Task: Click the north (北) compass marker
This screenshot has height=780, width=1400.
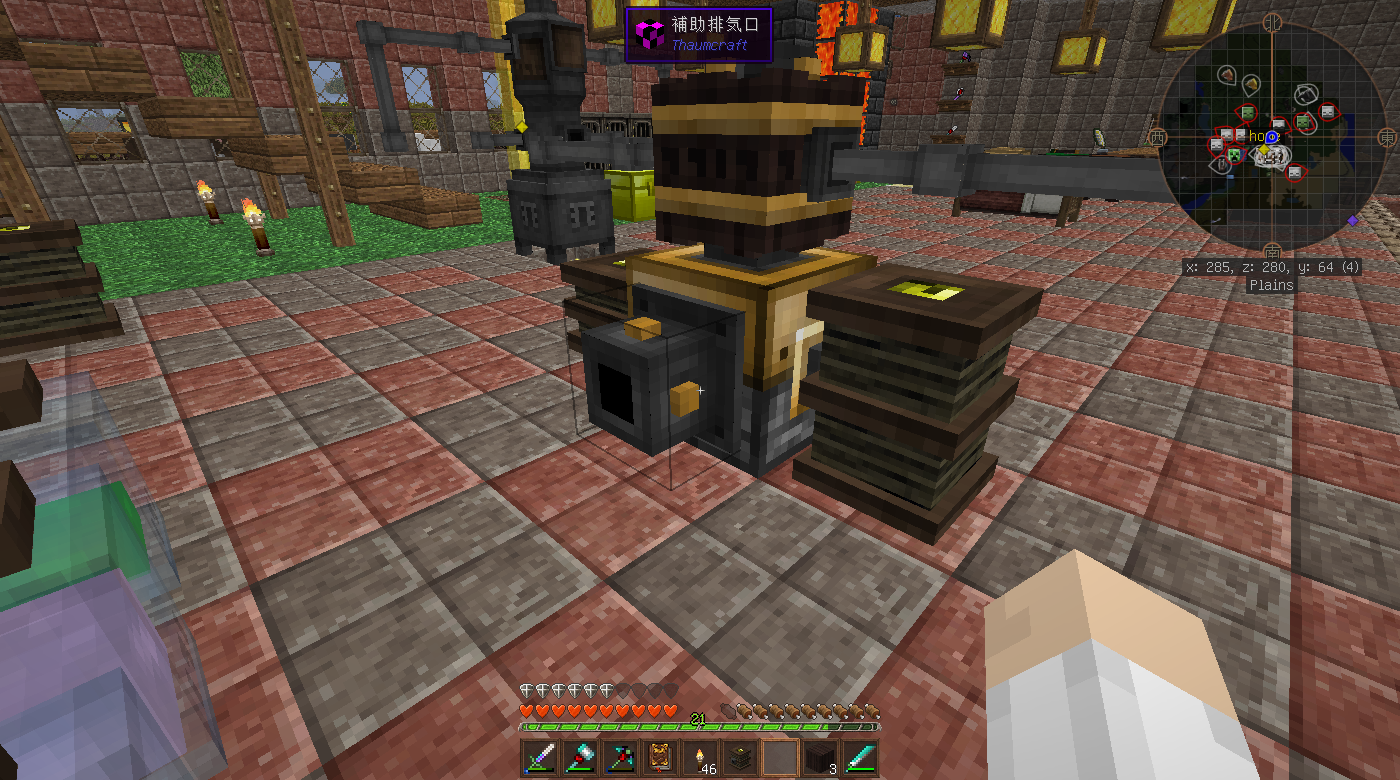Action: pos(1273,21)
